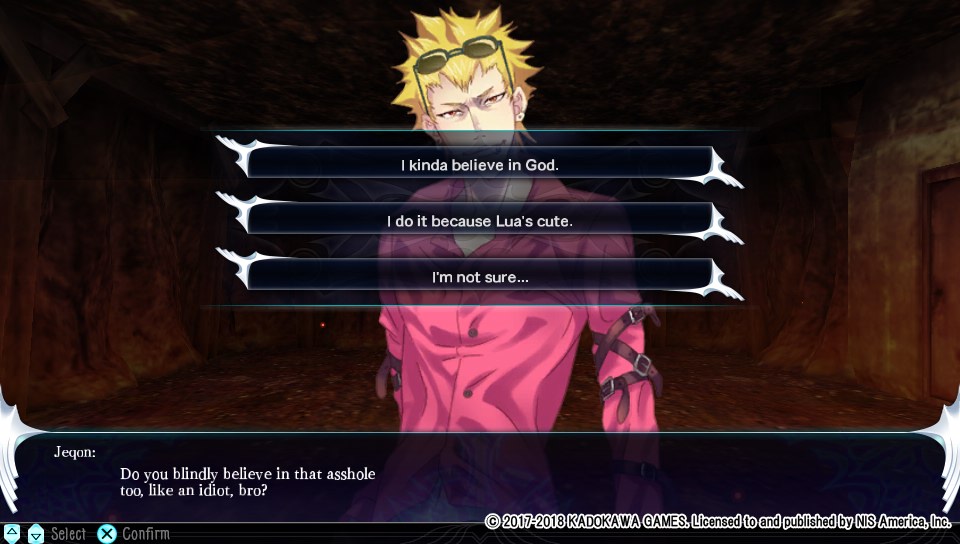Image resolution: width=960 pixels, height=544 pixels.
Task: Select "I do it because Lua's cute."
Action: (x=480, y=220)
